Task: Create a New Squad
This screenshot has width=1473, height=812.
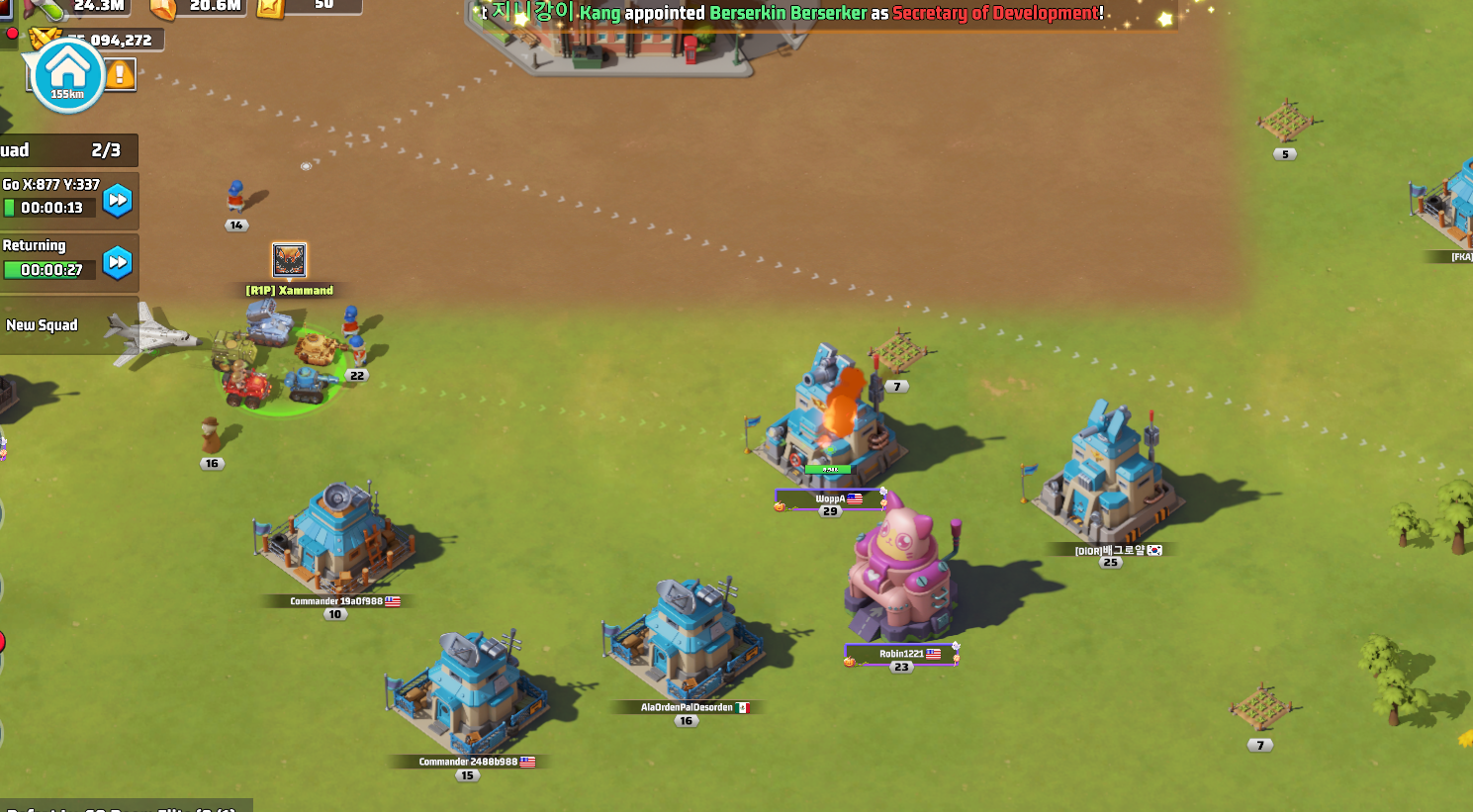Action: tap(43, 325)
